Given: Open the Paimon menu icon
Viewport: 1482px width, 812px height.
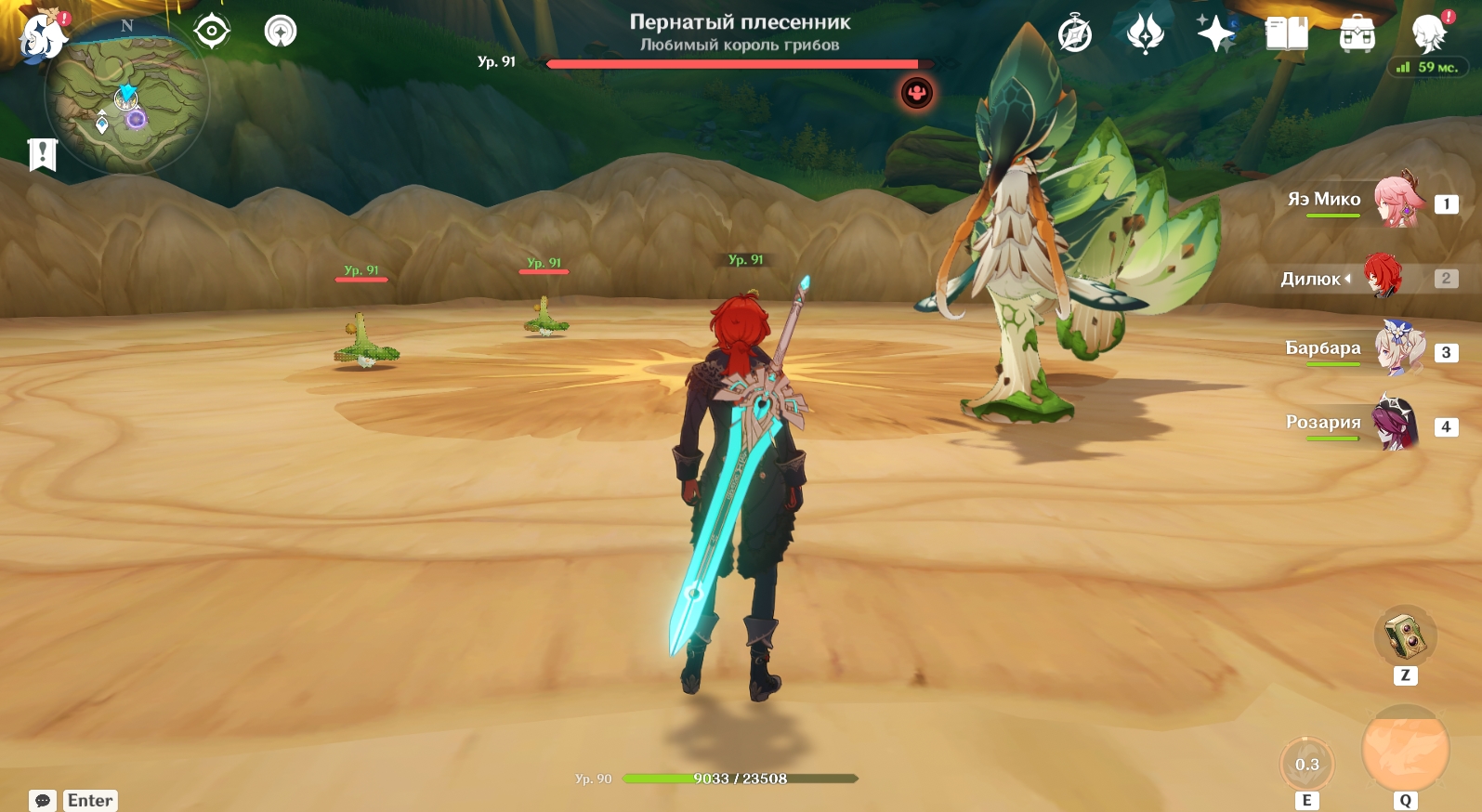Looking at the screenshot, I should [41, 36].
